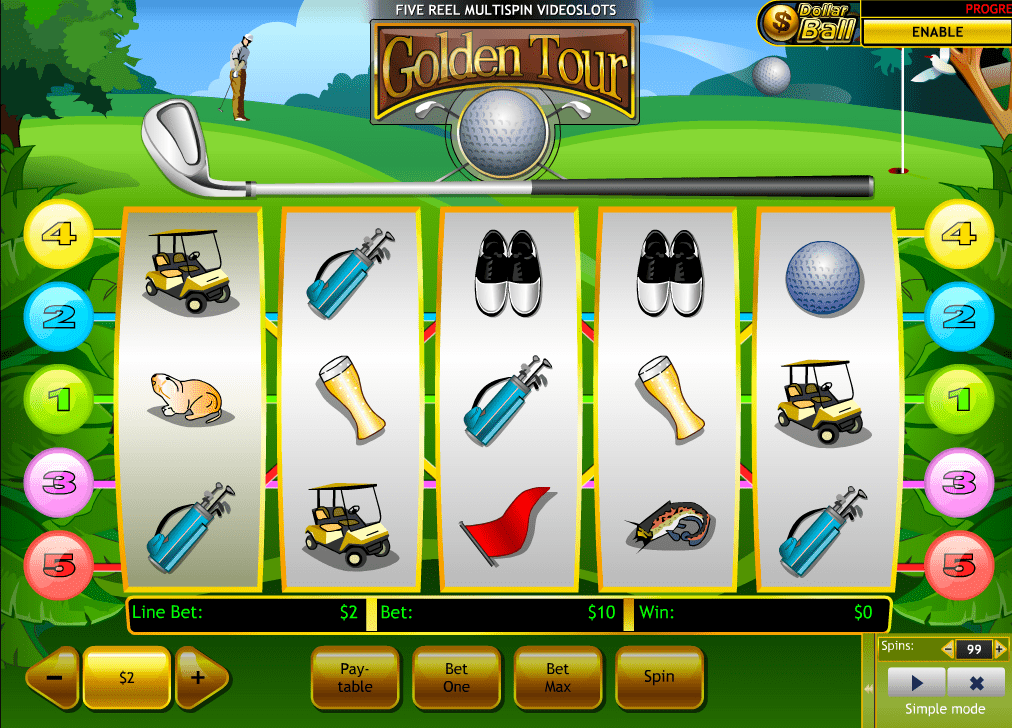Click the Dollar Ball logo
This screenshot has height=728, width=1012.
pyautogui.click(x=810, y=22)
